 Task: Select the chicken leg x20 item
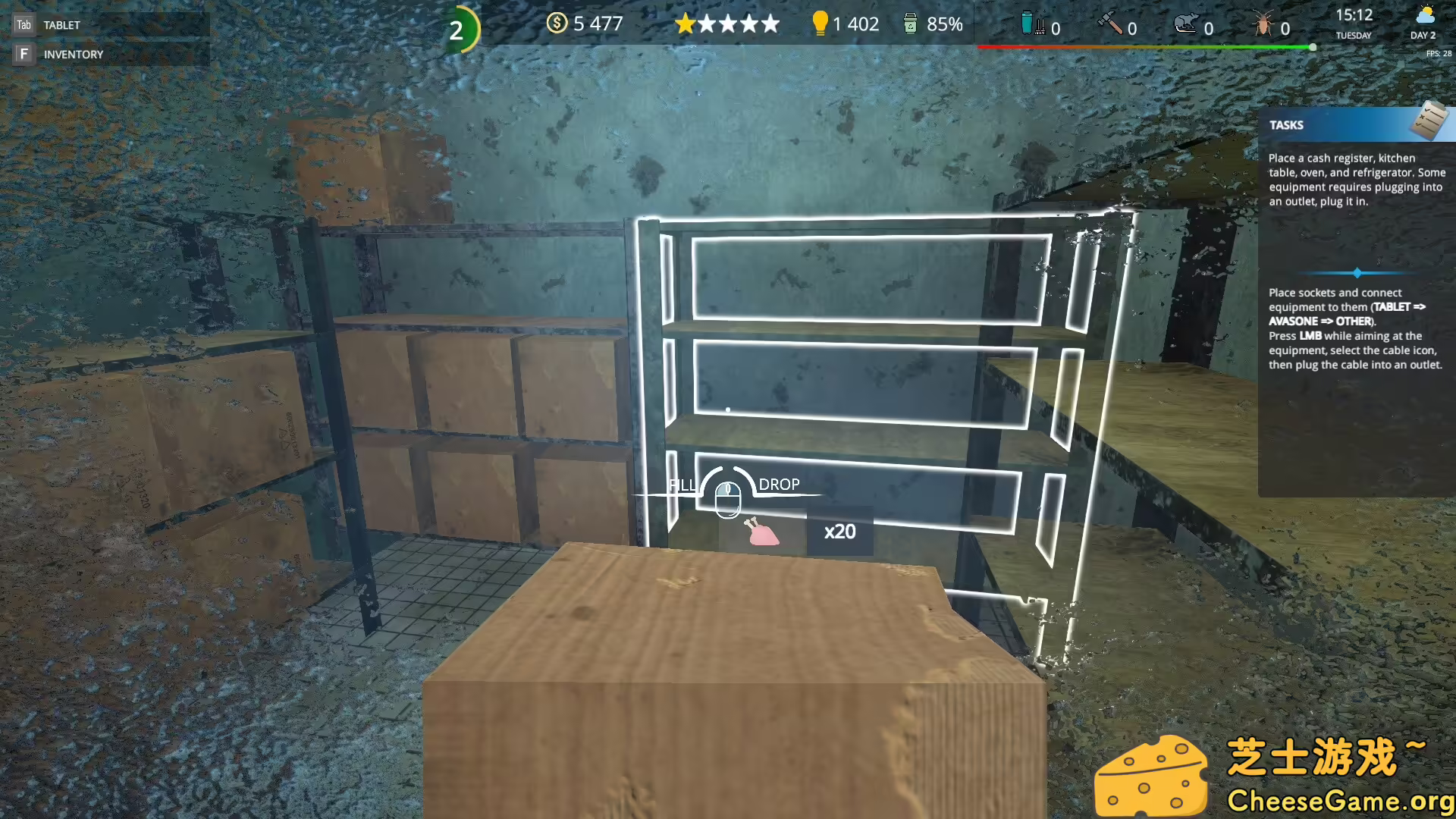tap(761, 533)
